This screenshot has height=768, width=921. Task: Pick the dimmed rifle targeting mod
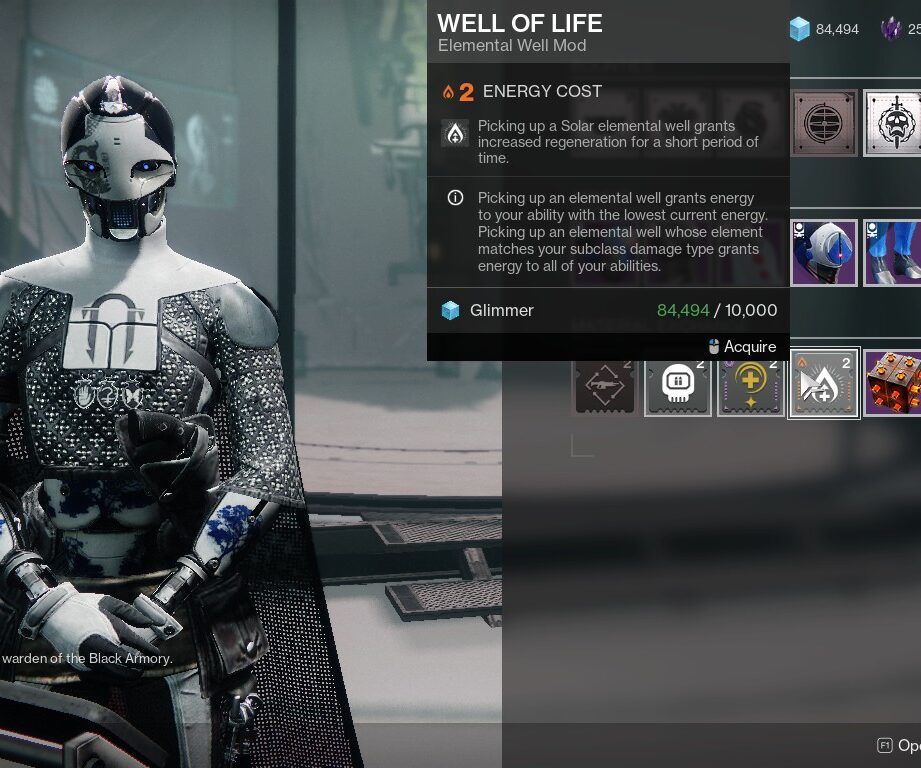point(604,384)
